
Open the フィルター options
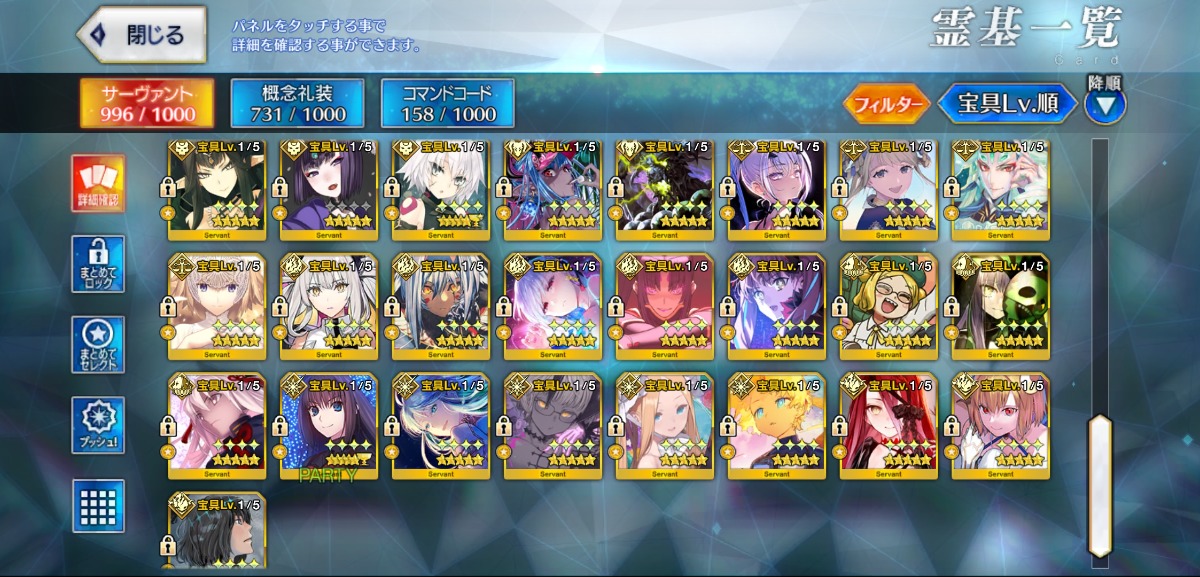[887, 103]
